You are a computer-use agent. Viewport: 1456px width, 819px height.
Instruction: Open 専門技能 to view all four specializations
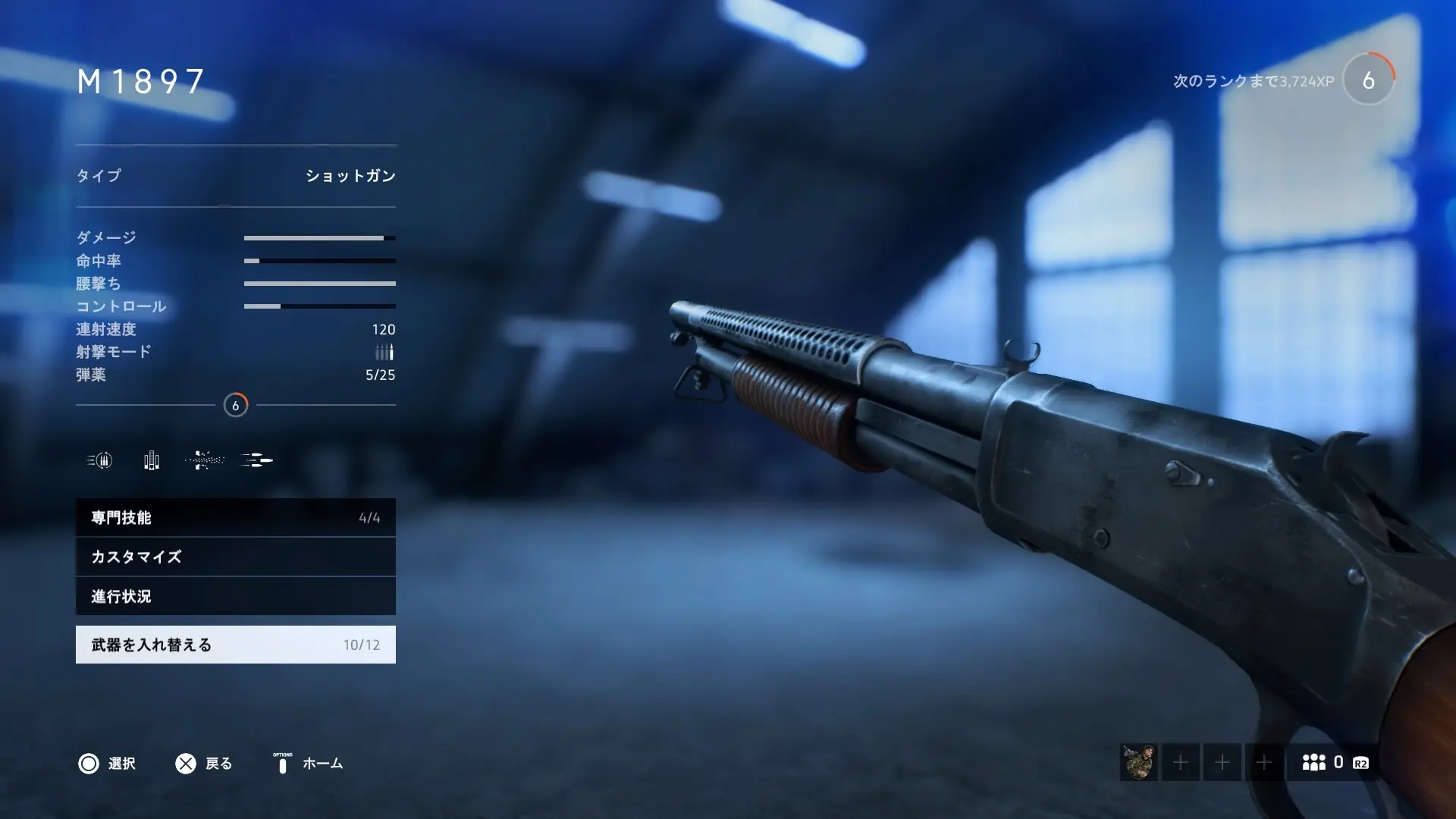pyautogui.click(x=235, y=517)
